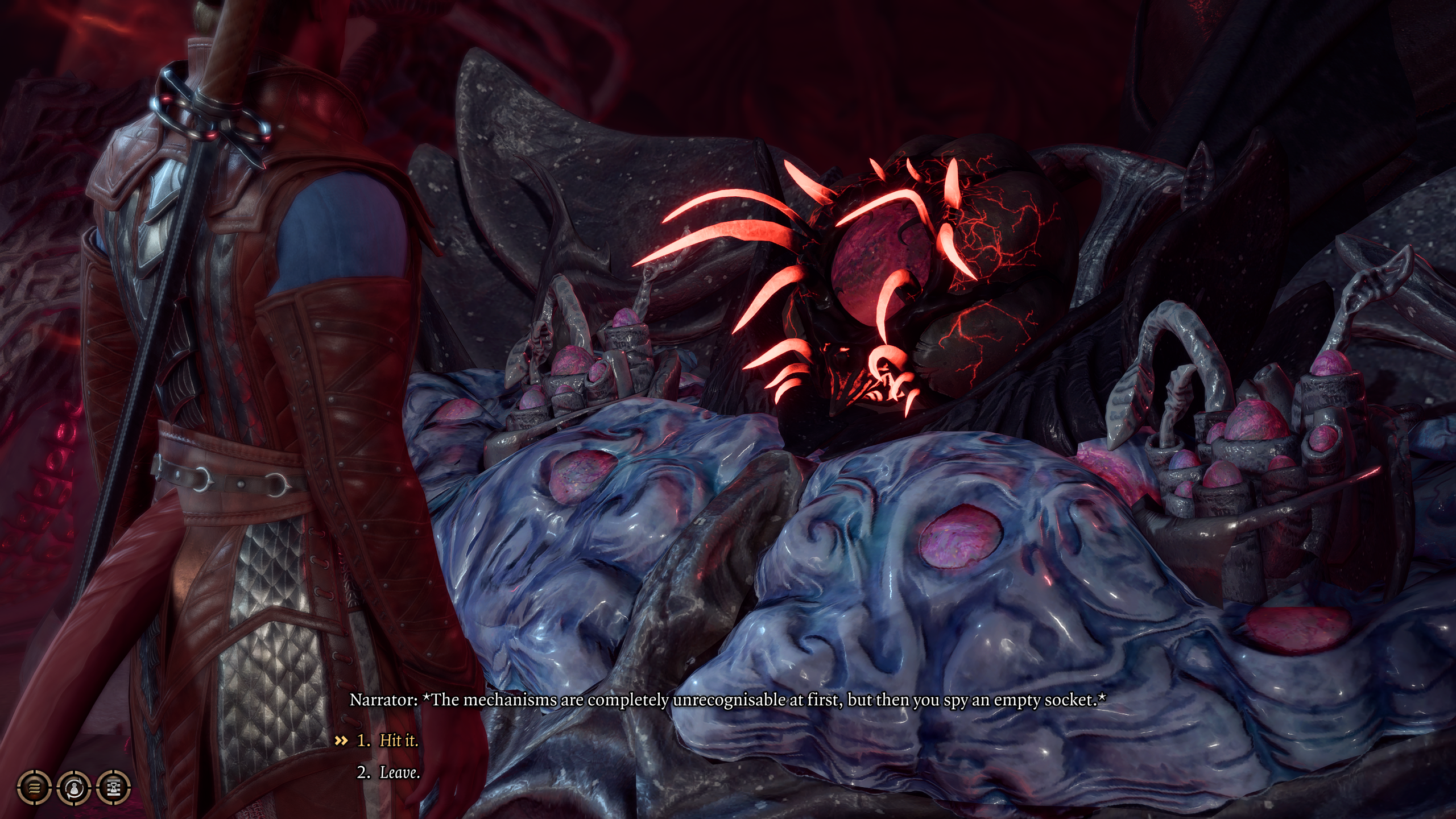Choose the "Hit it." dialogue option
This screenshot has width=1456, height=819.
click(398, 741)
